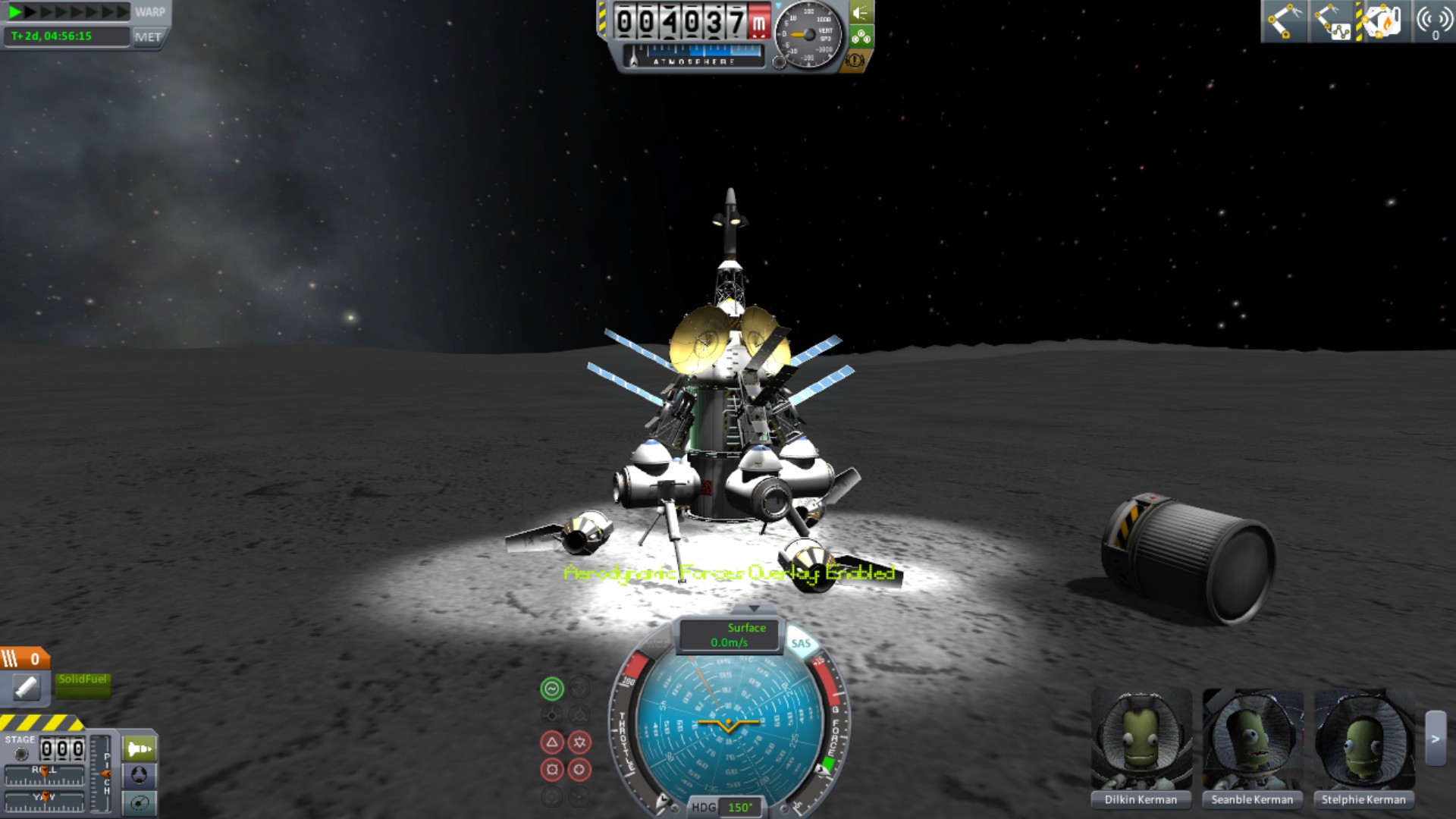Switch to staging mode rocket button
1456x819 pixels.
[140, 749]
